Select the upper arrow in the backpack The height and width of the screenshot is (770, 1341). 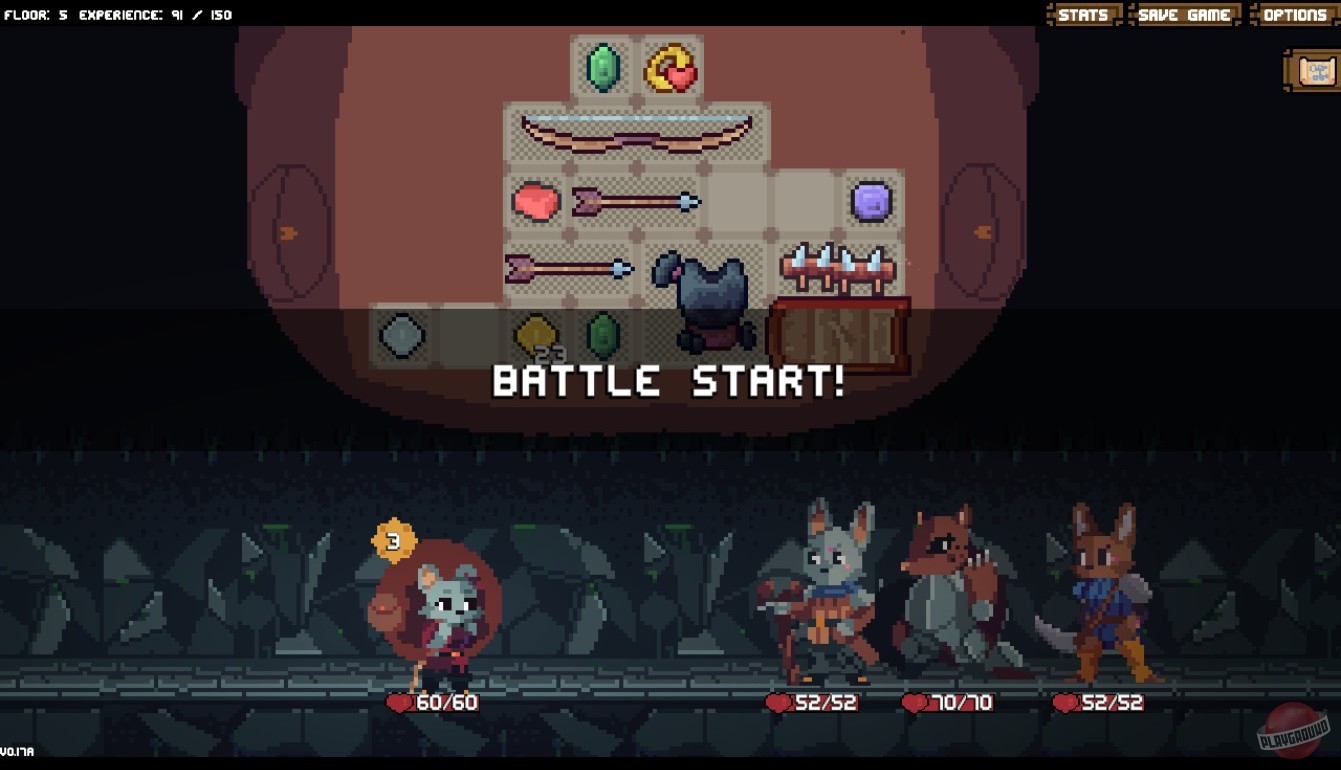(x=635, y=201)
